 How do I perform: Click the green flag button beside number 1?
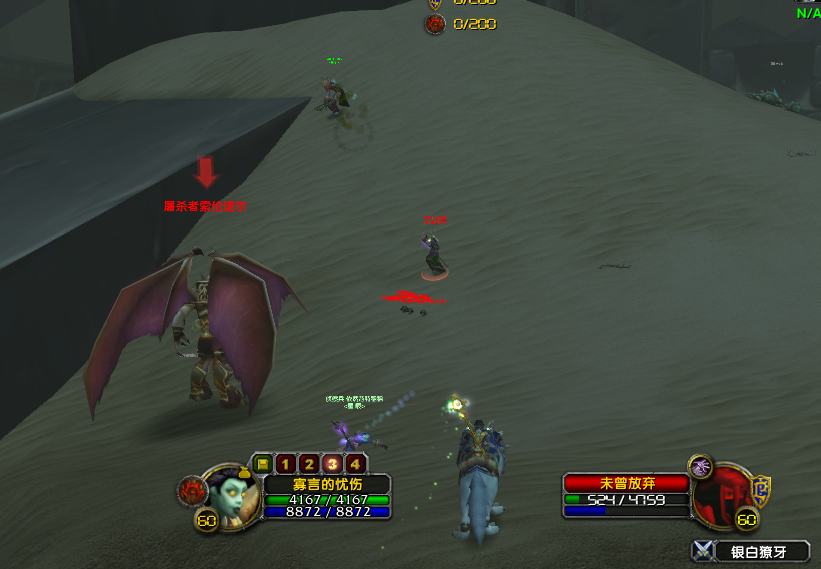[262, 464]
